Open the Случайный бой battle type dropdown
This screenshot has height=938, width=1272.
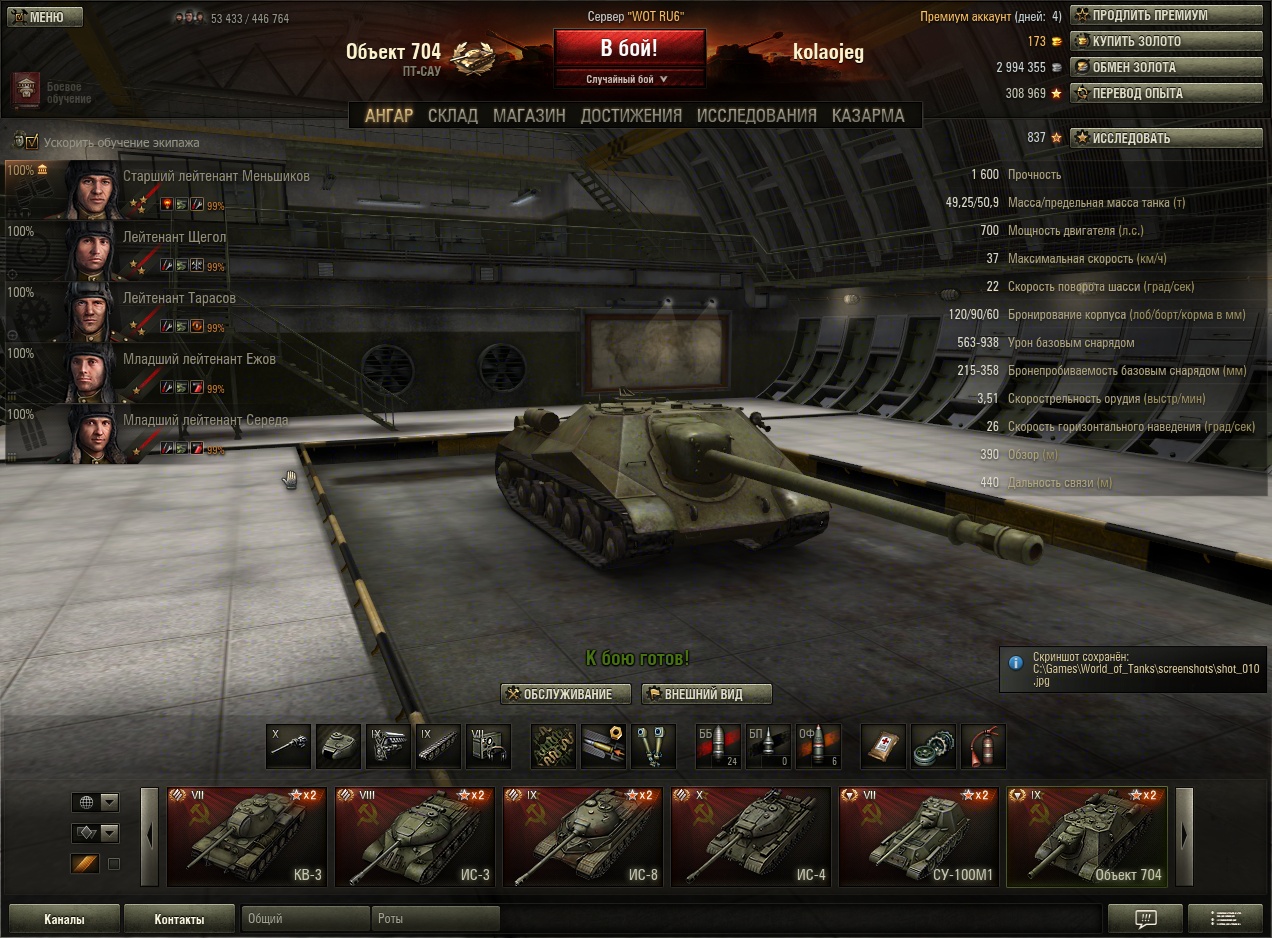pos(629,79)
